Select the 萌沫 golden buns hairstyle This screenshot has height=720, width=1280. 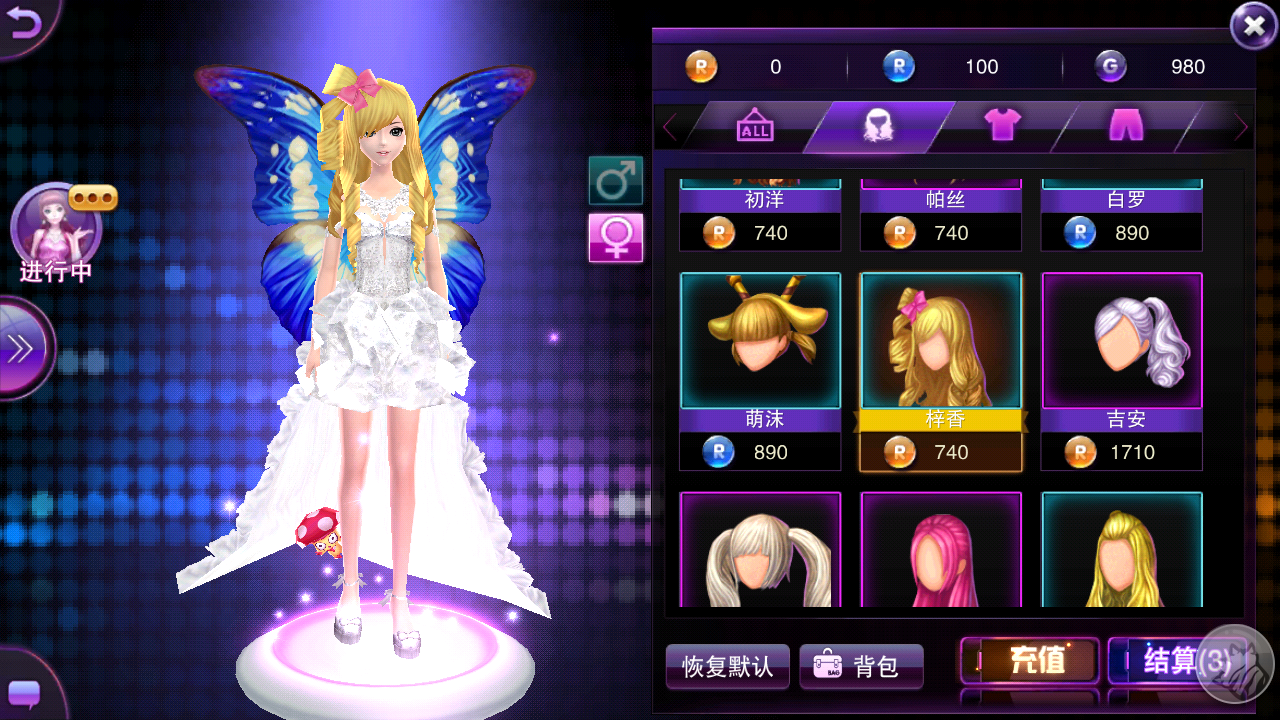click(760, 342)
